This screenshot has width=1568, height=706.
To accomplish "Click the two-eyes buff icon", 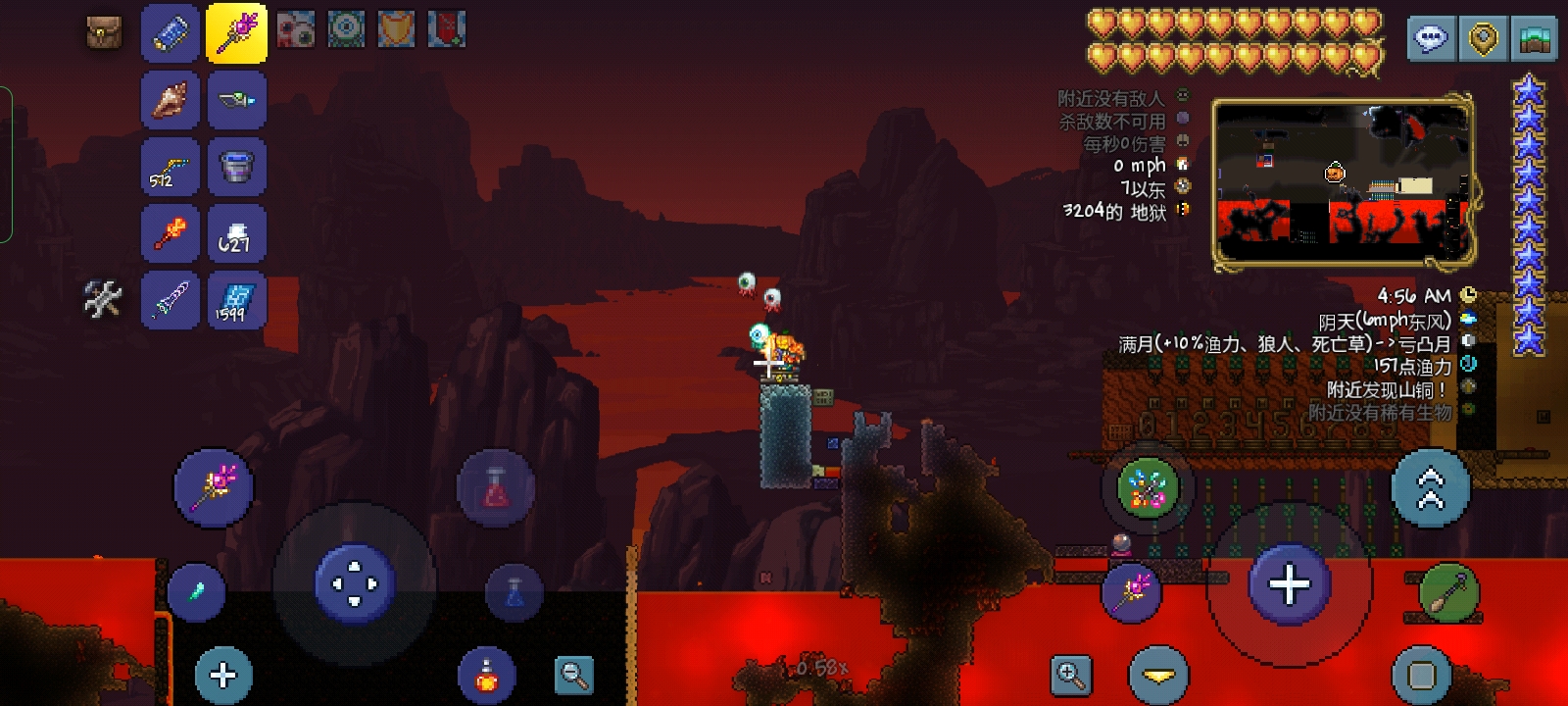I will [x=295, y=30].
